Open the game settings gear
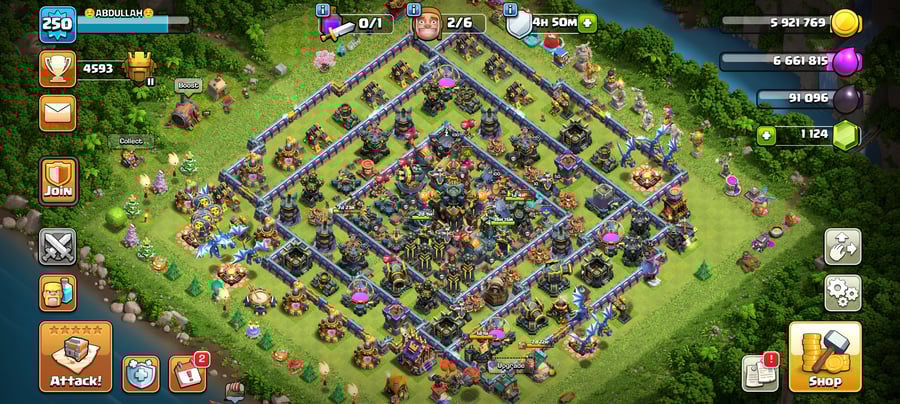The width and height of the screenshot is (900, 404). coord(842,292)
